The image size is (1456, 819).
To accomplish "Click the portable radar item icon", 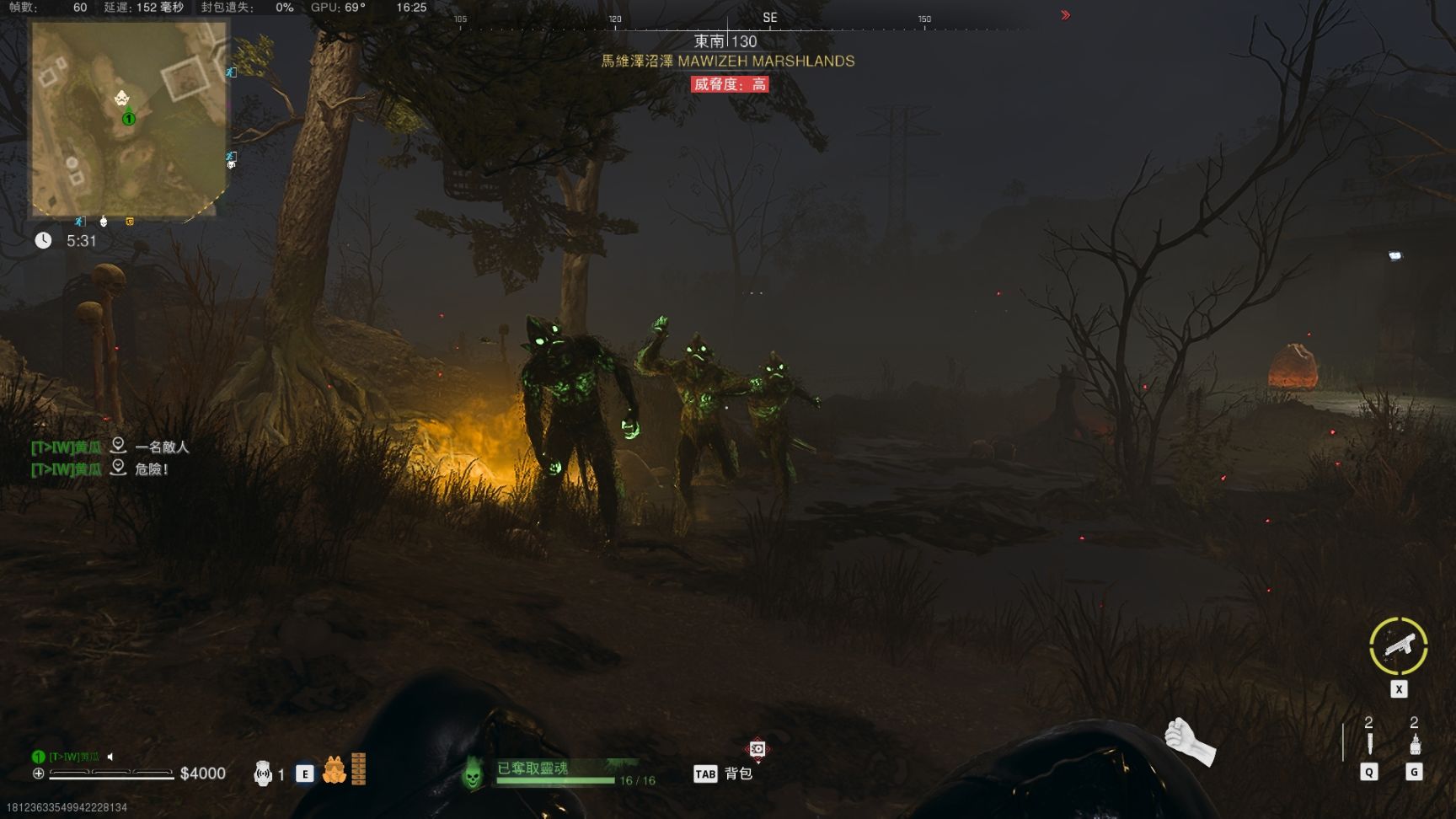I will [x=263, y=773].
